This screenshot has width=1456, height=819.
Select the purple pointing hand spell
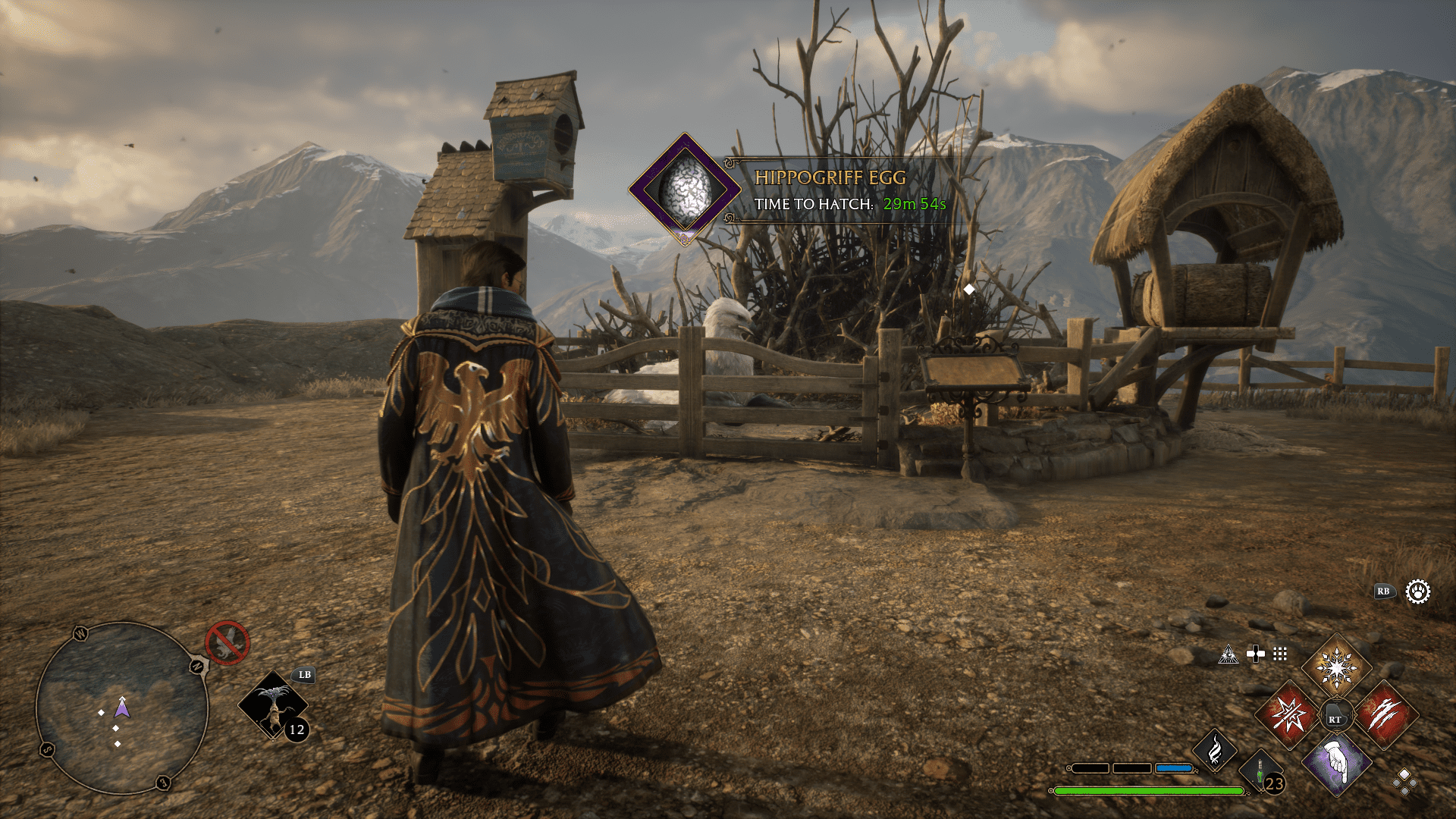click(1336, 762)
